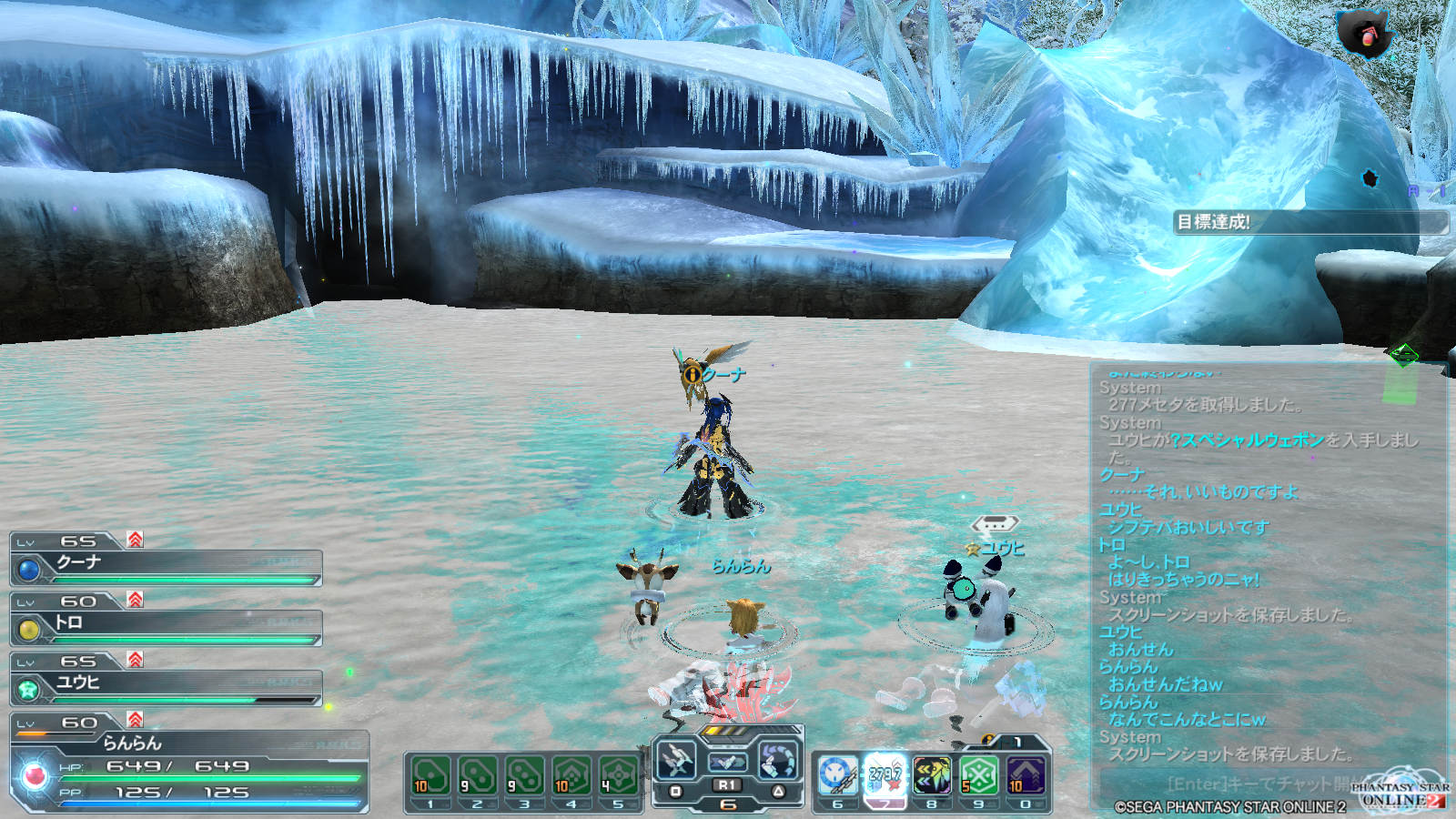Click the 目標達成! objective notification
The height and width of the screenshot is (819, 1456).
click(1309, 222)
